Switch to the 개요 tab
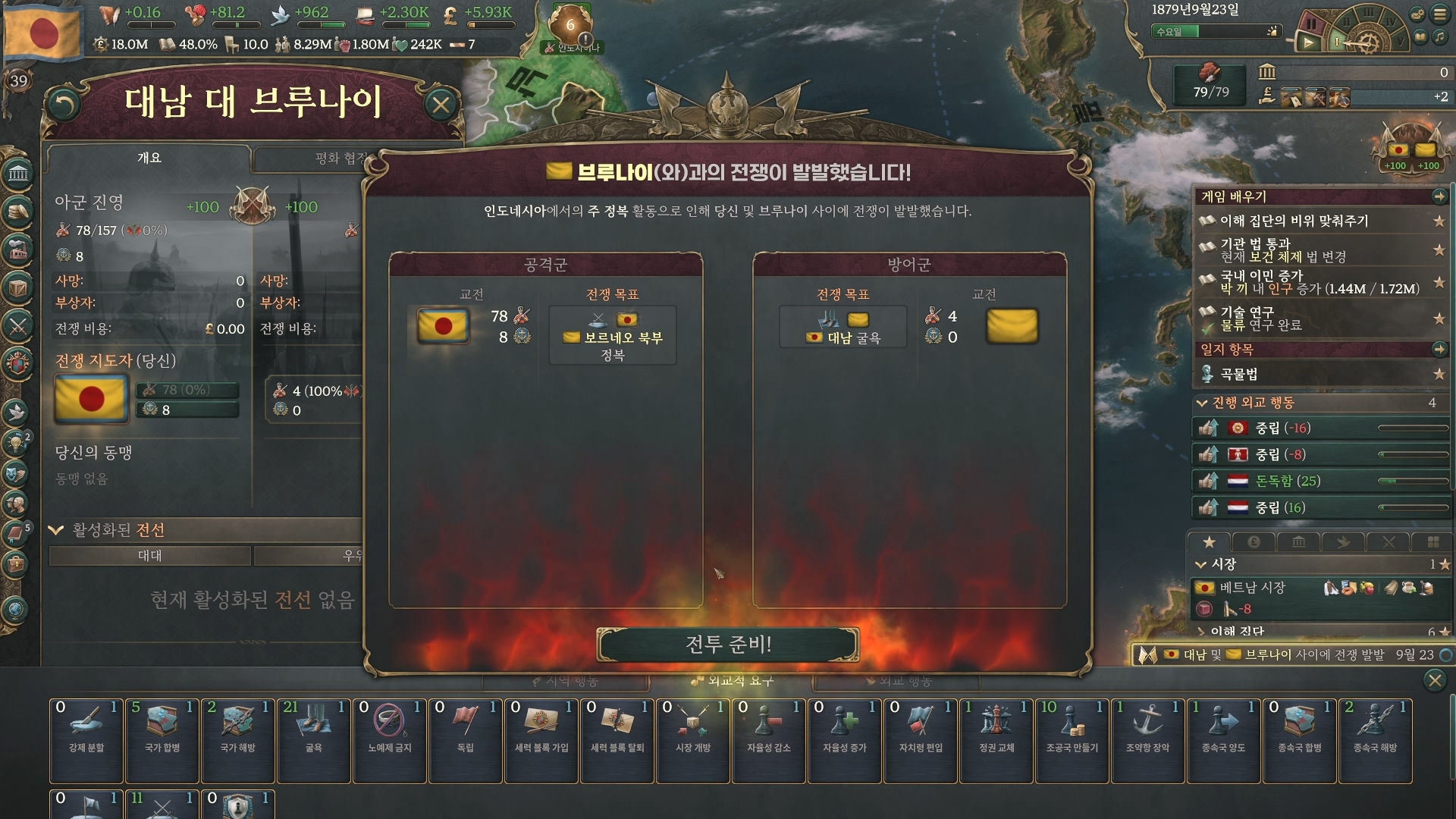1456x819 pixels. (x=149, y=158)
